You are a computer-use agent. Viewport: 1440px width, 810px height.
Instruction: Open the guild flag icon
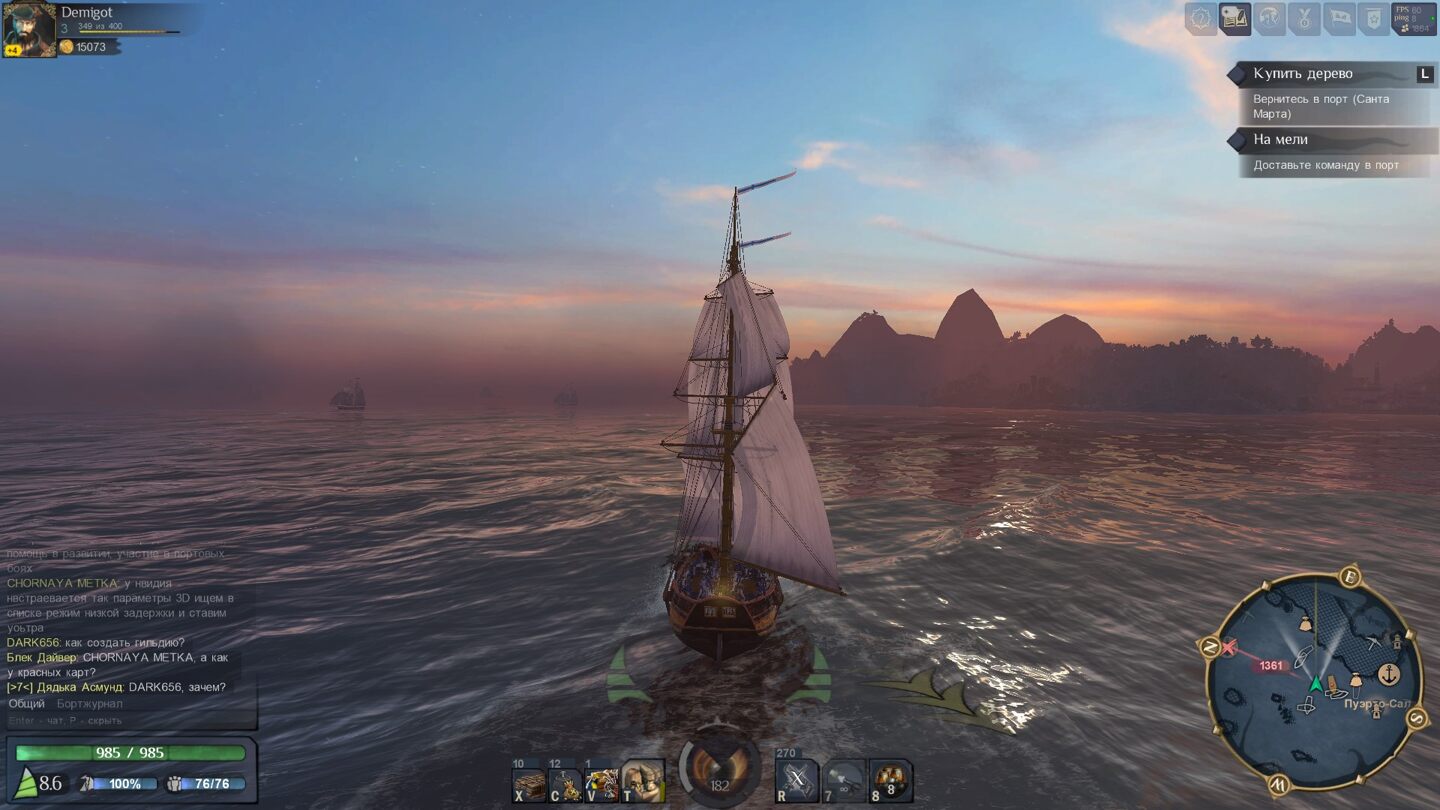click(1339, 19)
